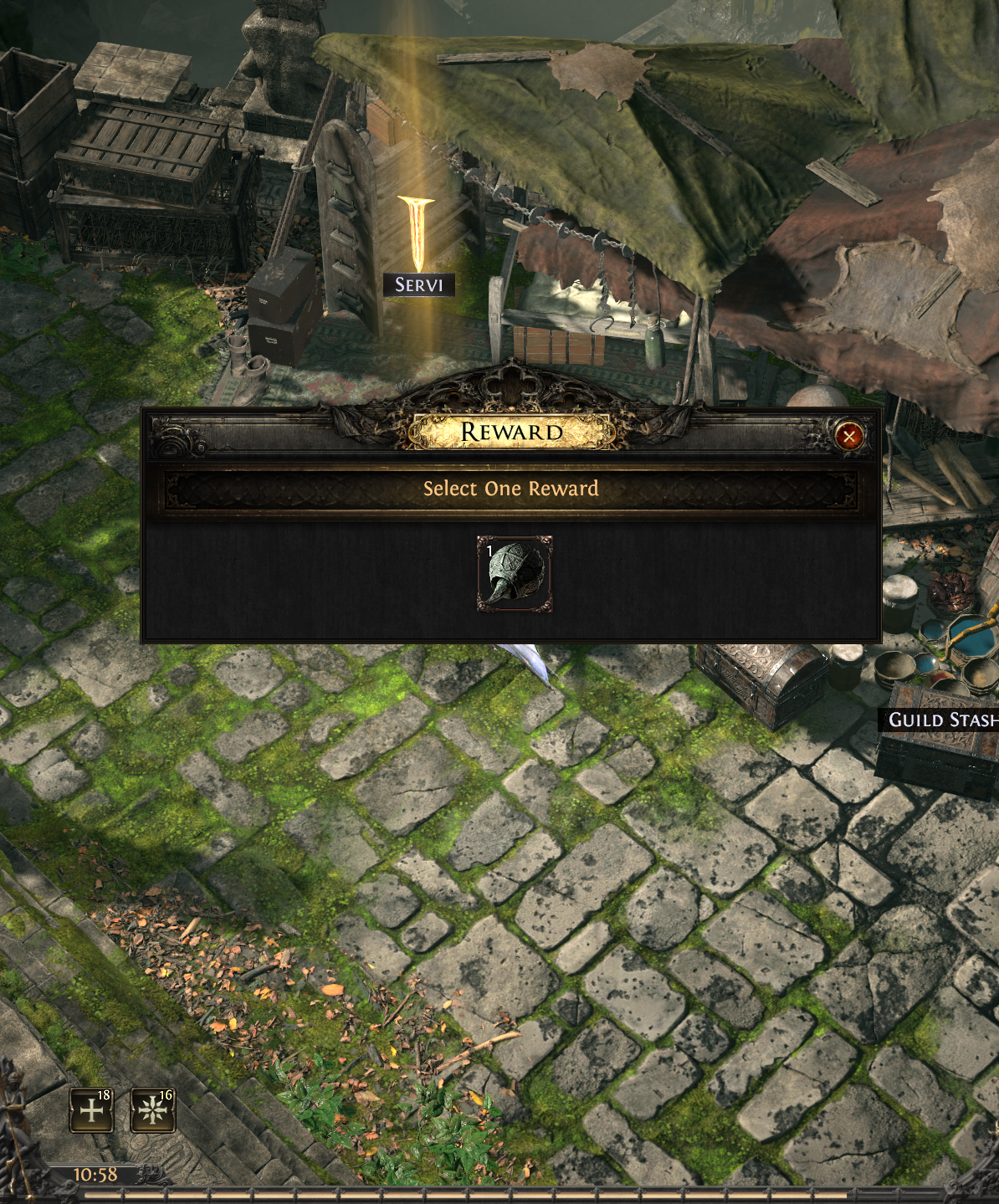Close the Reward window
The width and height of the screenshot is (999, 1204).
(x=848, y=436)
